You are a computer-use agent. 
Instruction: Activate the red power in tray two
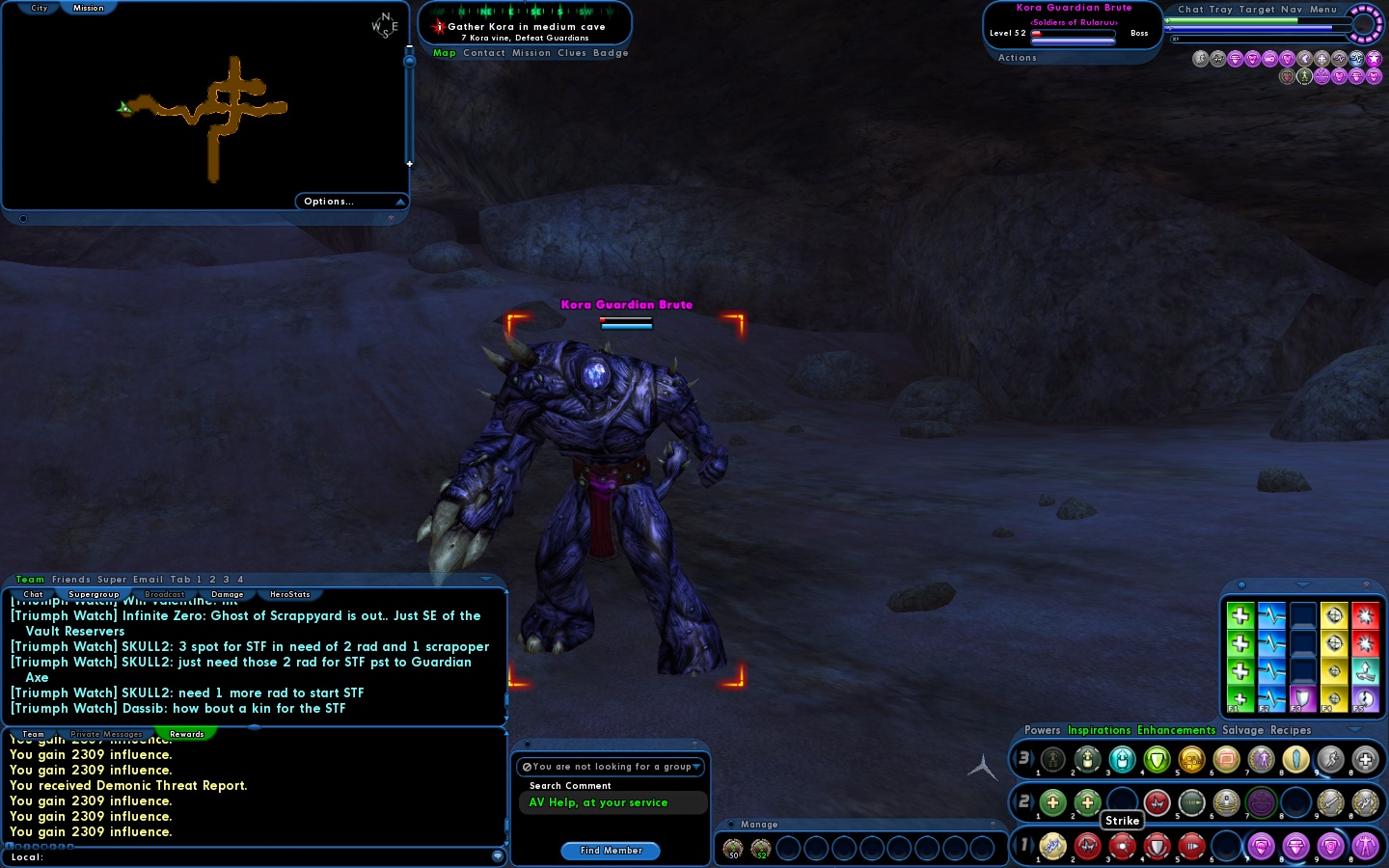tap(1157, 802)
